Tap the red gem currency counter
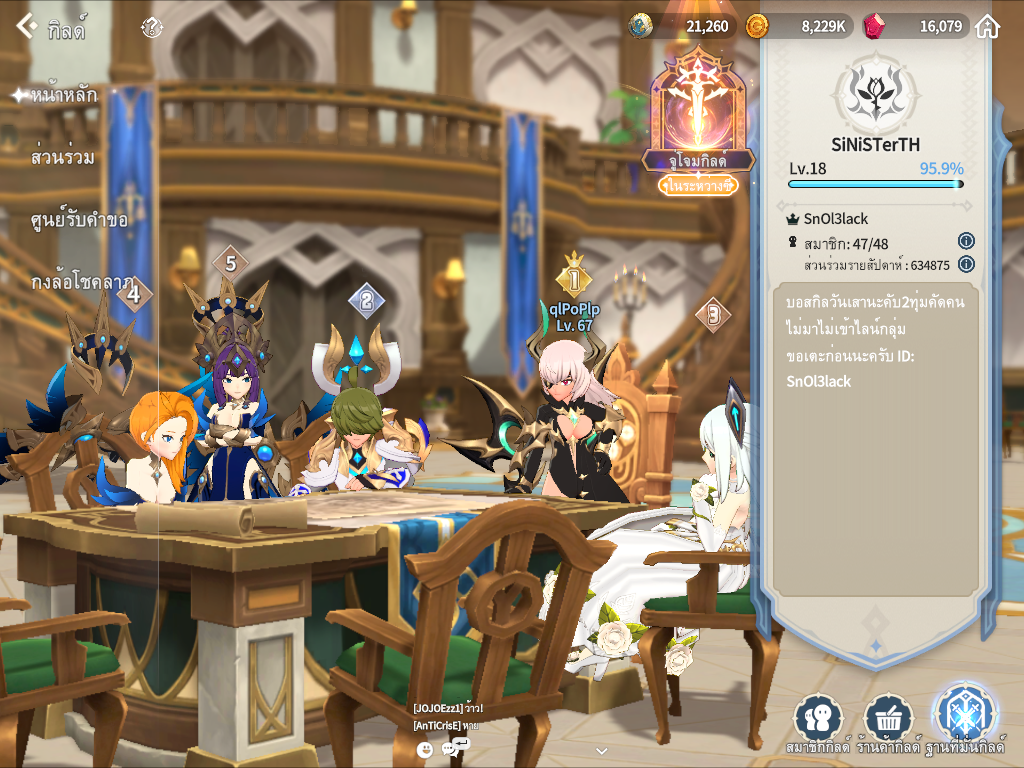 point(917,26)
